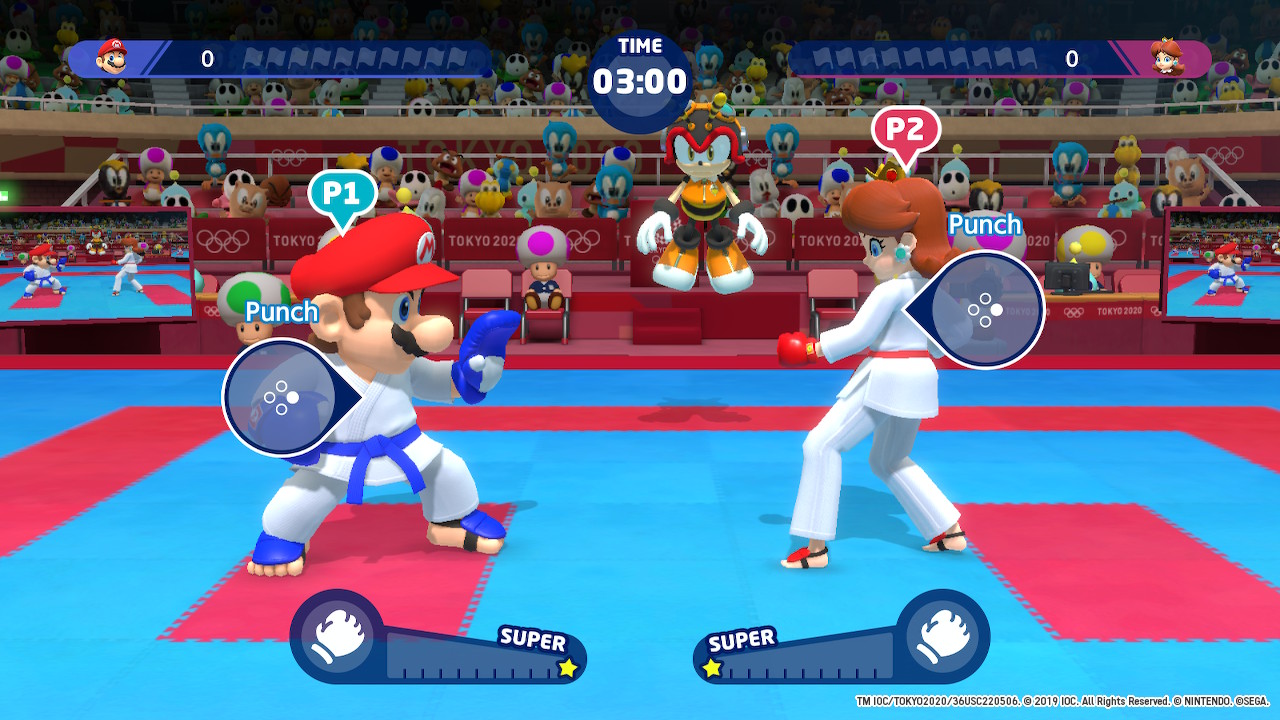This screenshot has height=720, width=1280.
Task: Click Mario's portrait in the score bar
Action: [112, 57]
